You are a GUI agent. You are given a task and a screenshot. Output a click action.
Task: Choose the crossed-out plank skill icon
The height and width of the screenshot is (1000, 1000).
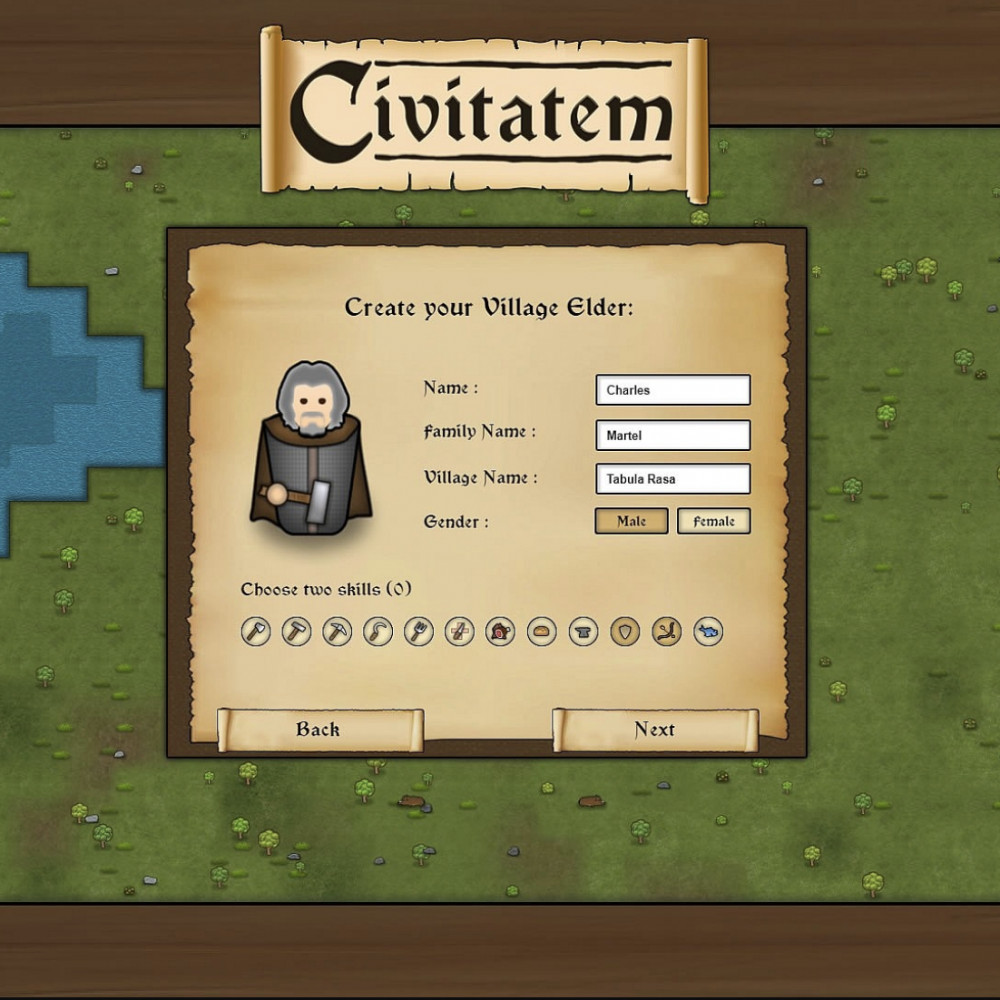point(460,631)
